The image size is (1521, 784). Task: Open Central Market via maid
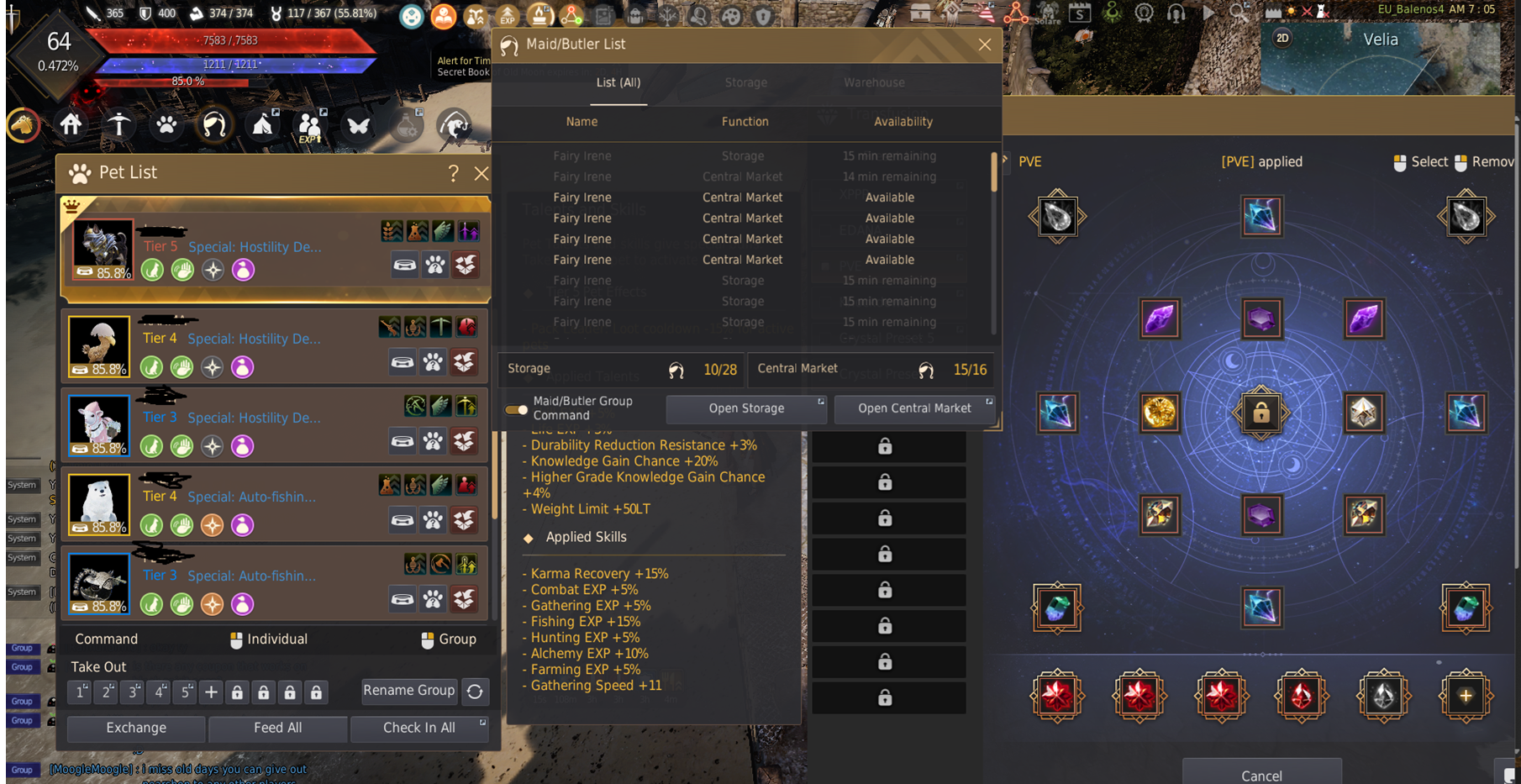[x=914, y=408]
